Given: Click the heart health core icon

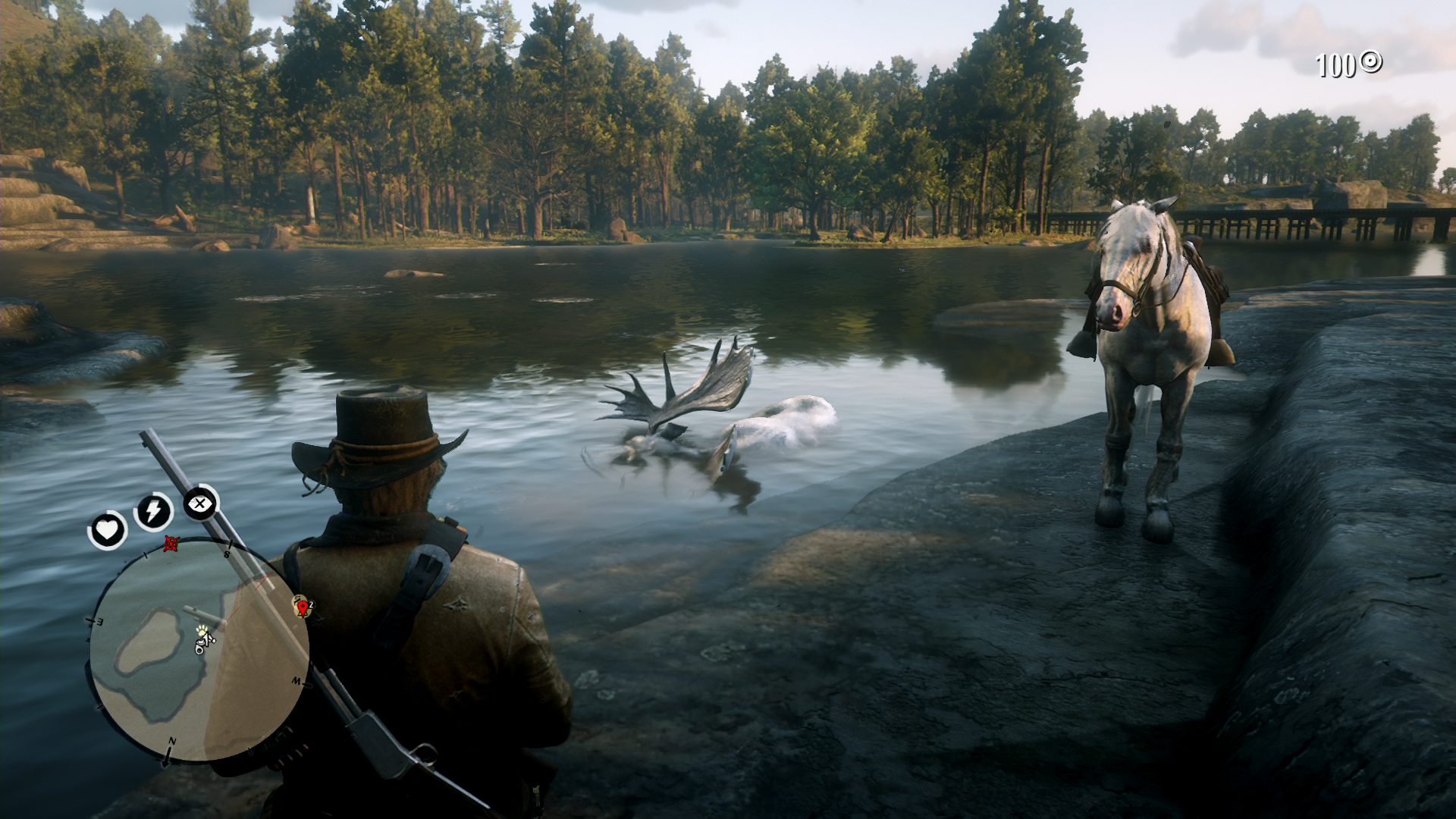Looking at the screenshot, I should (x=108, y=529).
